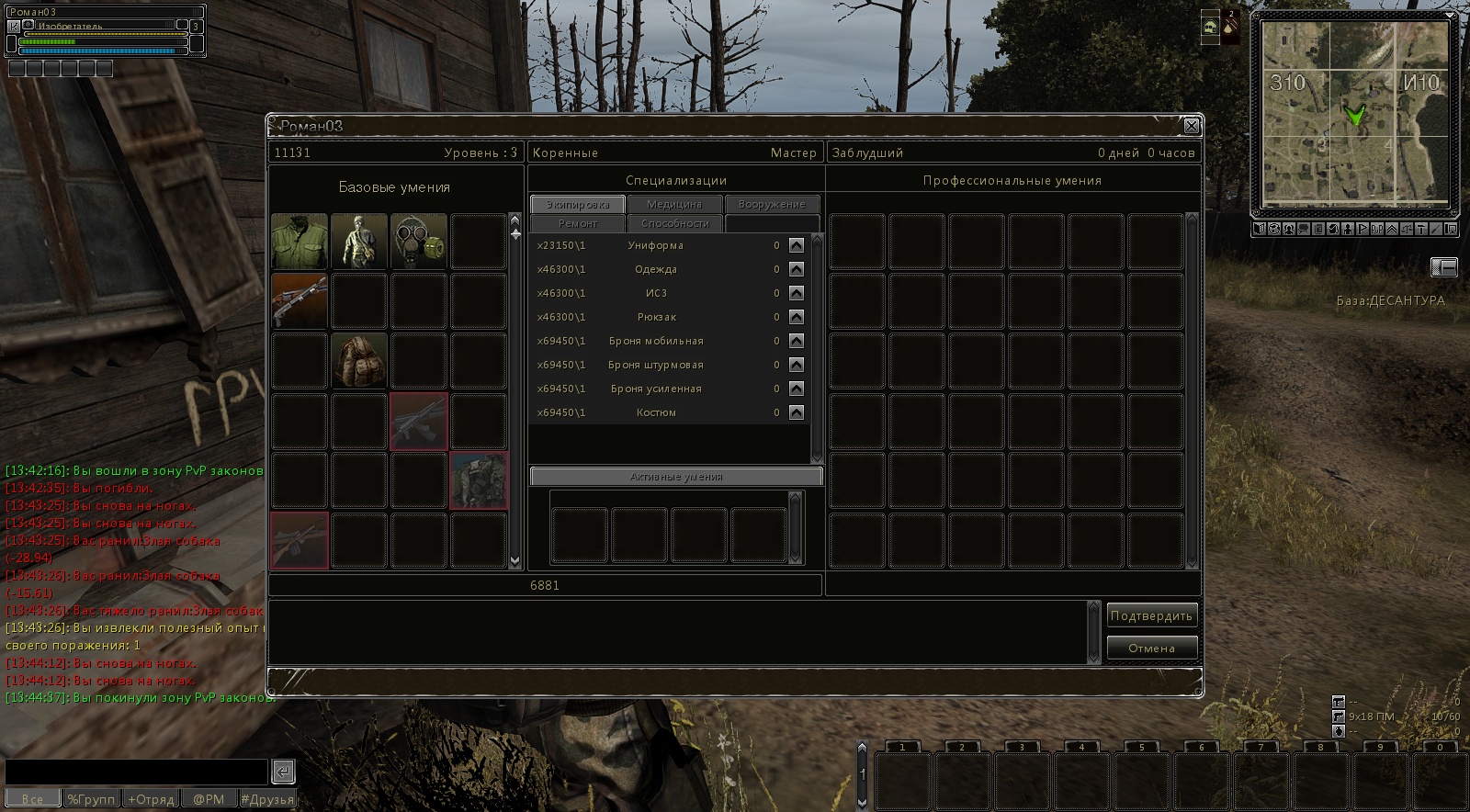
Task: Upgrade the Костюм skill using its arrow
Action: tap(797, 412)
